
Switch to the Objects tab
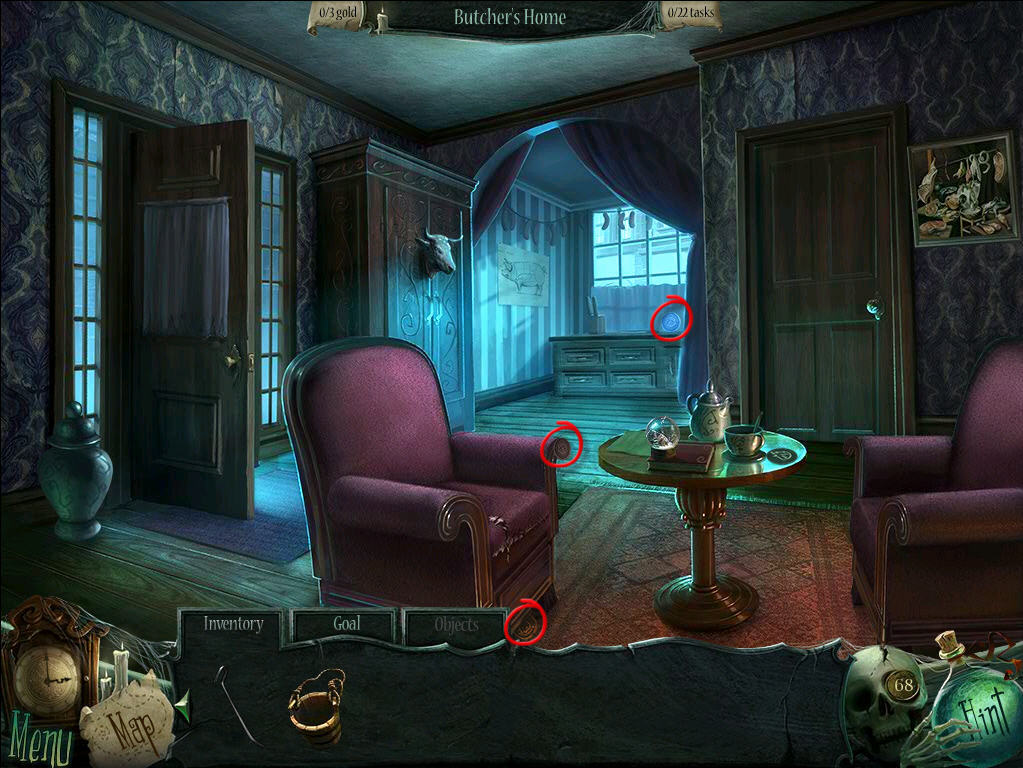click(456, 626)
